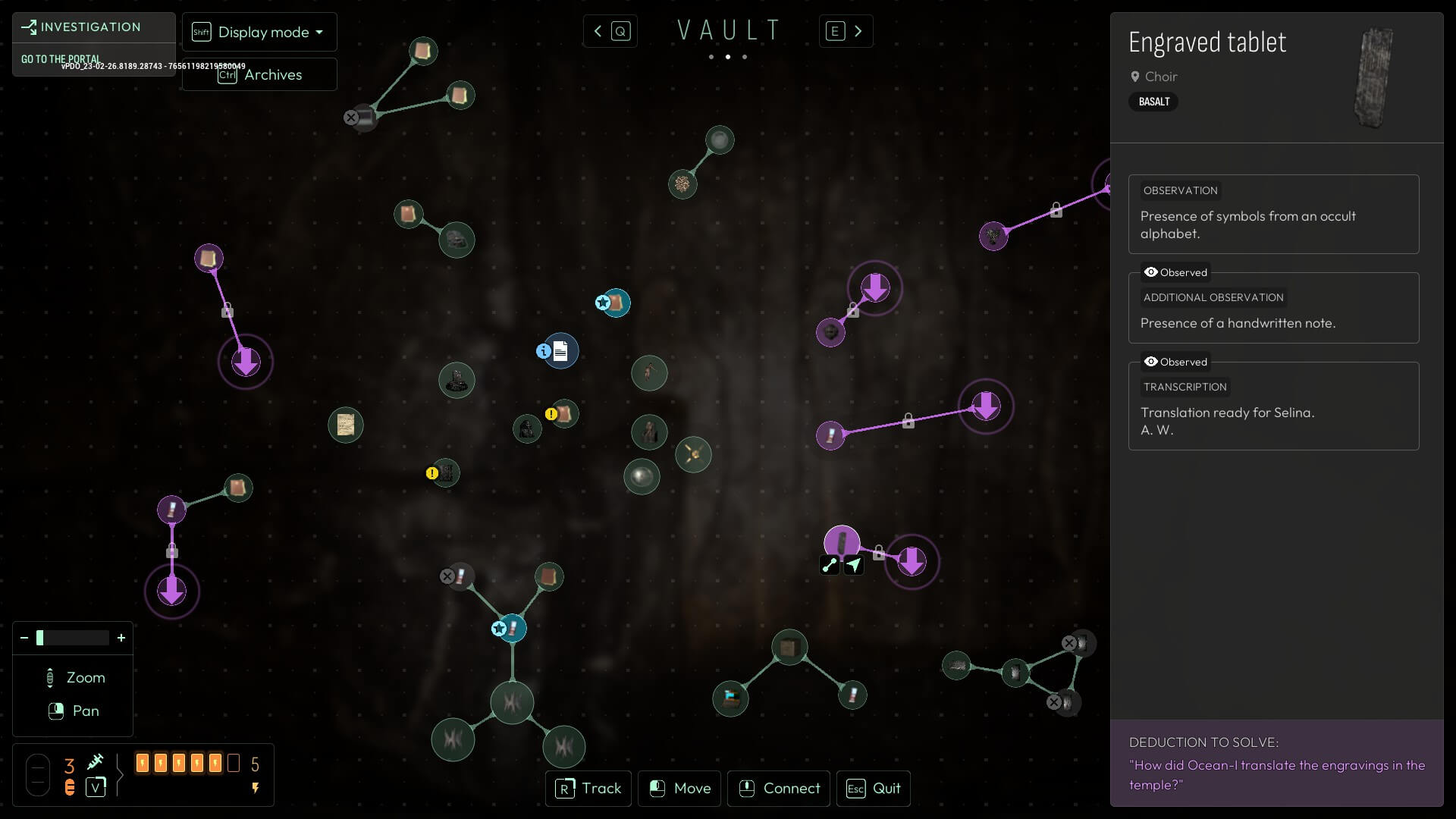Viewport: 1456px width, 819px height.
Task: Click the syringe icon in the resource bar
Action: (x=96, y=761)
